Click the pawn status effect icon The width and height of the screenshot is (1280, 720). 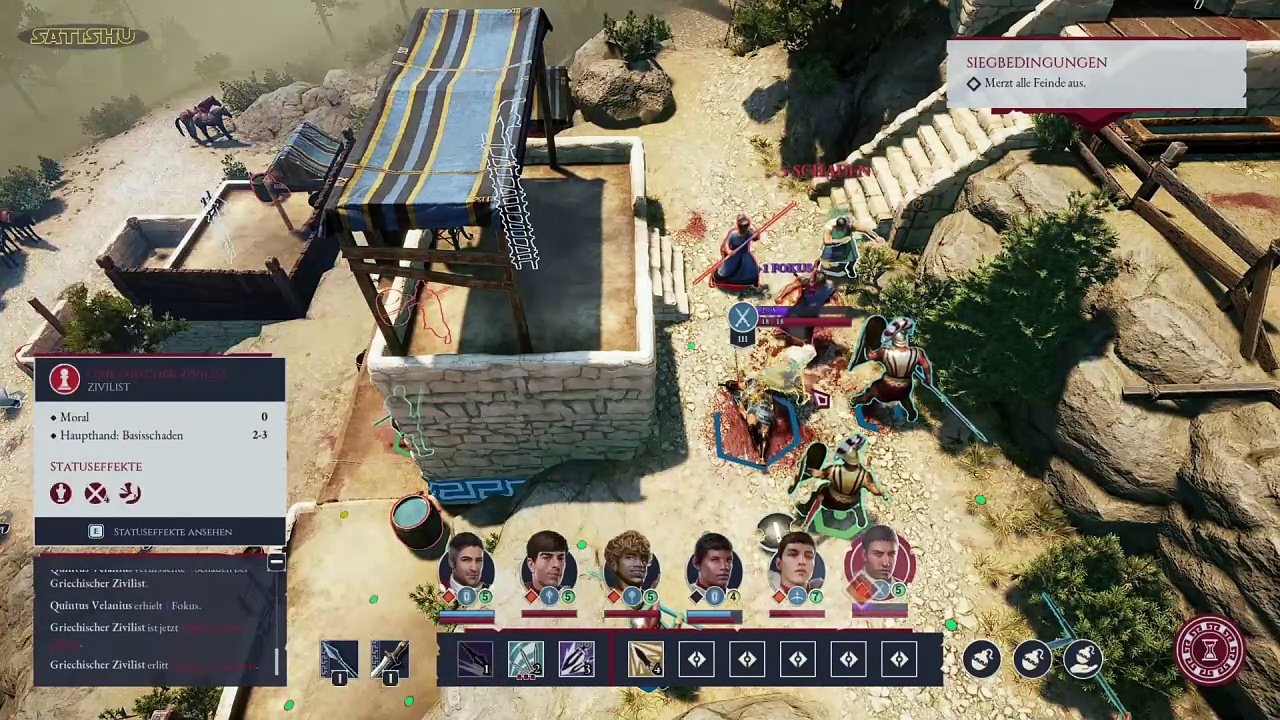pos(61,493)
